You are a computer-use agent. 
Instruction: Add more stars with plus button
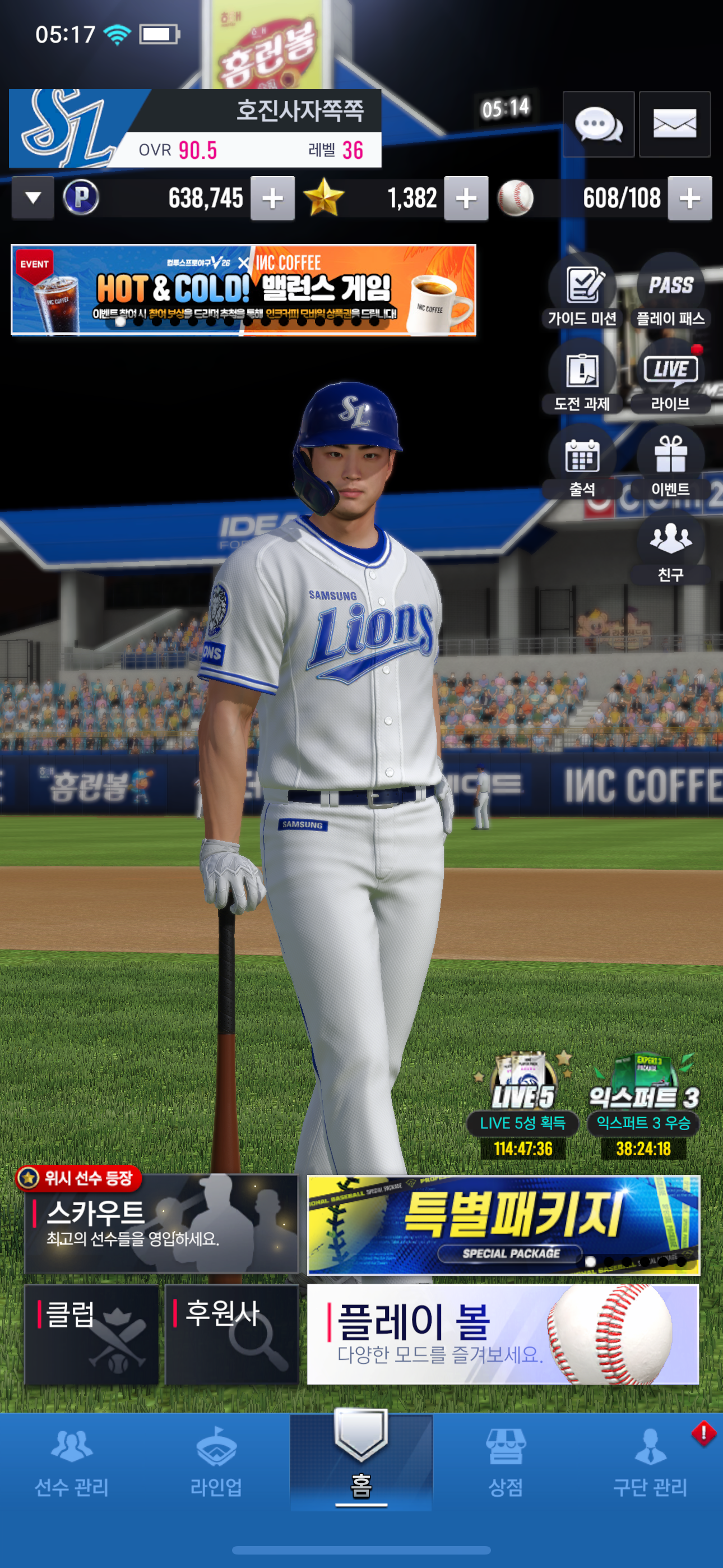466,199
